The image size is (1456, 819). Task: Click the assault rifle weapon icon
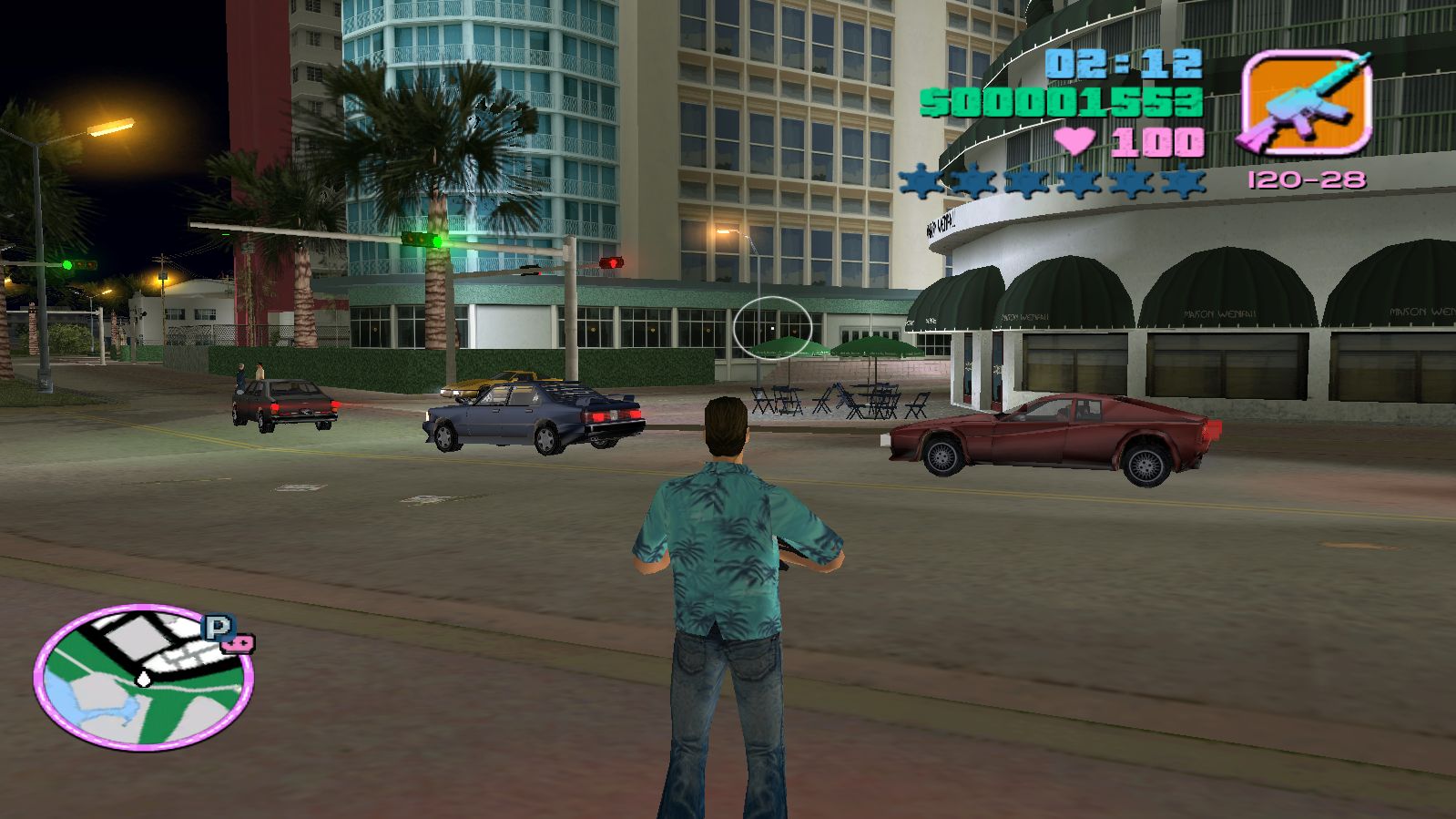(x=1307, y=102)
